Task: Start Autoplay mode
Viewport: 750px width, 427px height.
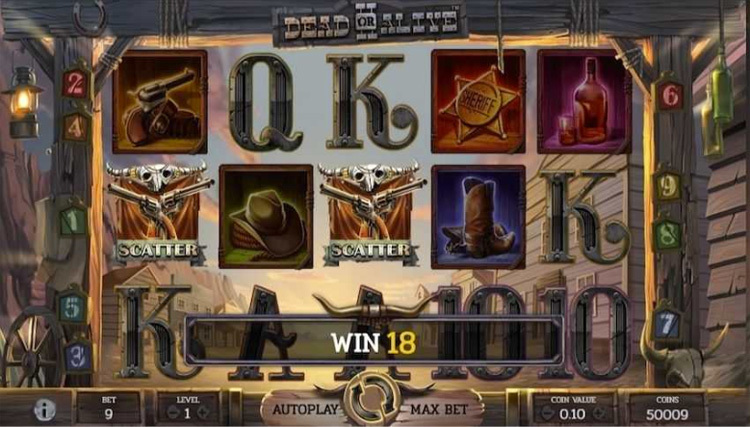Action: tap(303, 408)
